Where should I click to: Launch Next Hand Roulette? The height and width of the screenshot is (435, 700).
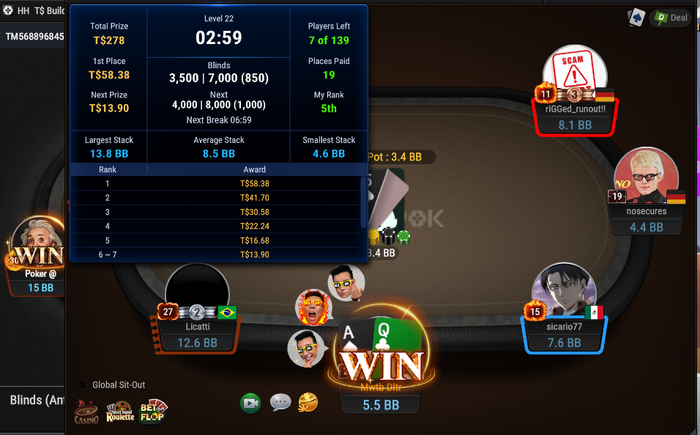[x=122, y=410]
